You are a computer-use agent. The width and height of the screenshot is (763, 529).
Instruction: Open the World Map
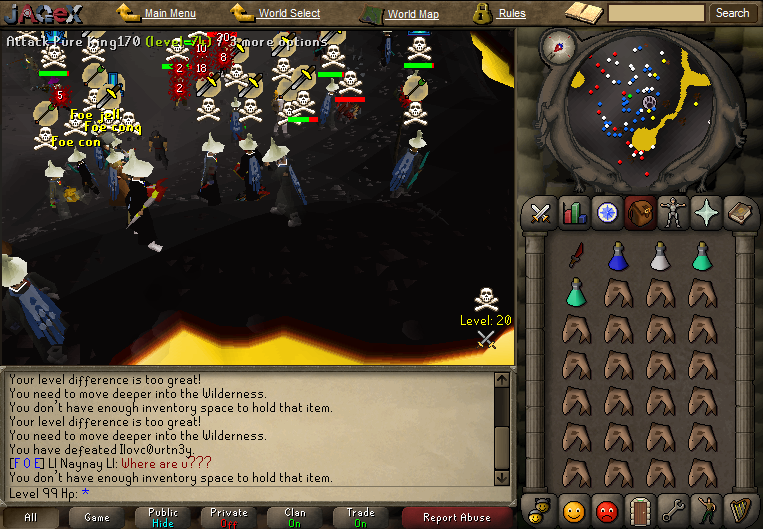click(x=412, y=14)
